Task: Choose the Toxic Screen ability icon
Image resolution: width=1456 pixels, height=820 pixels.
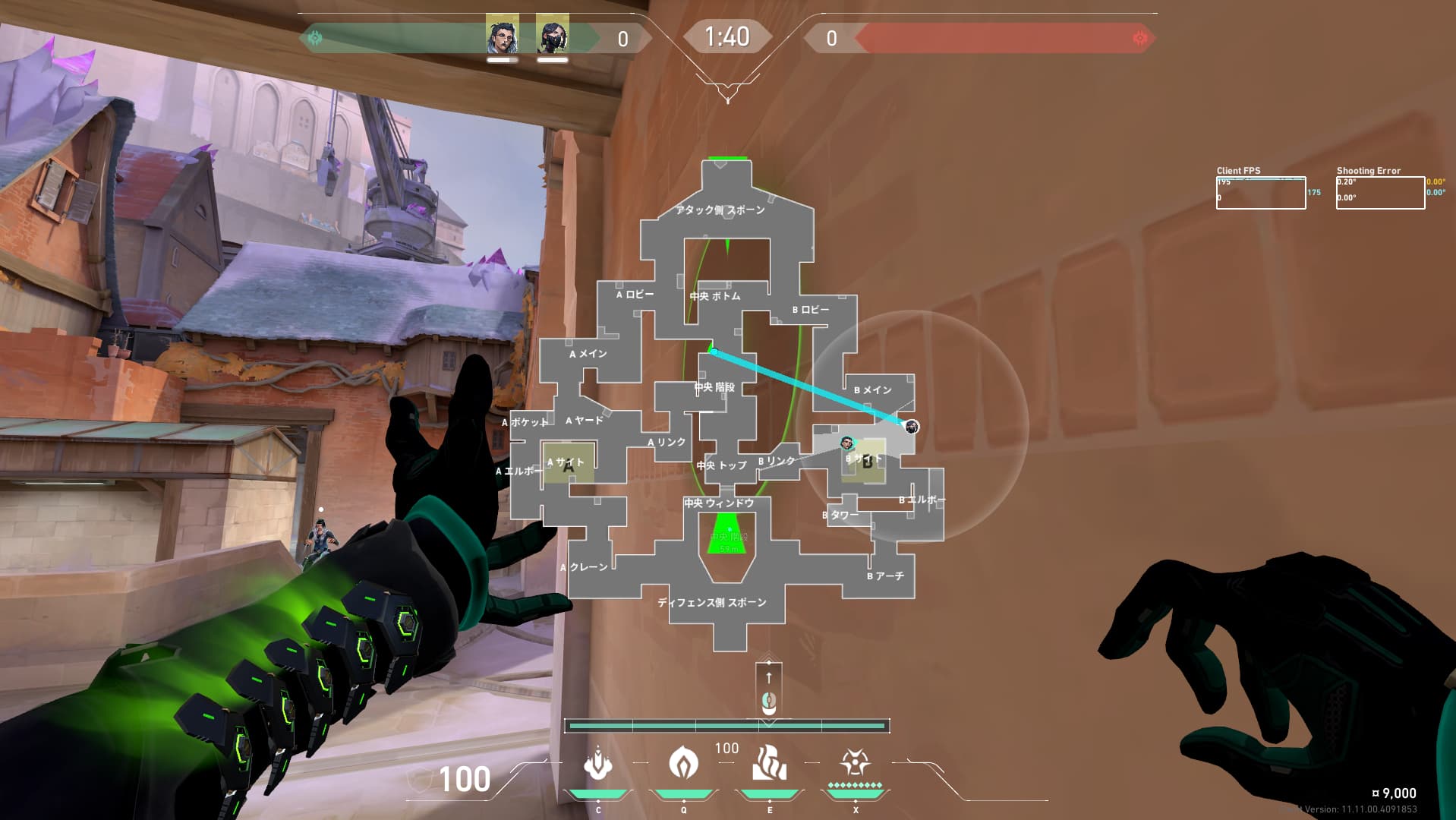Action: [769, 763]
